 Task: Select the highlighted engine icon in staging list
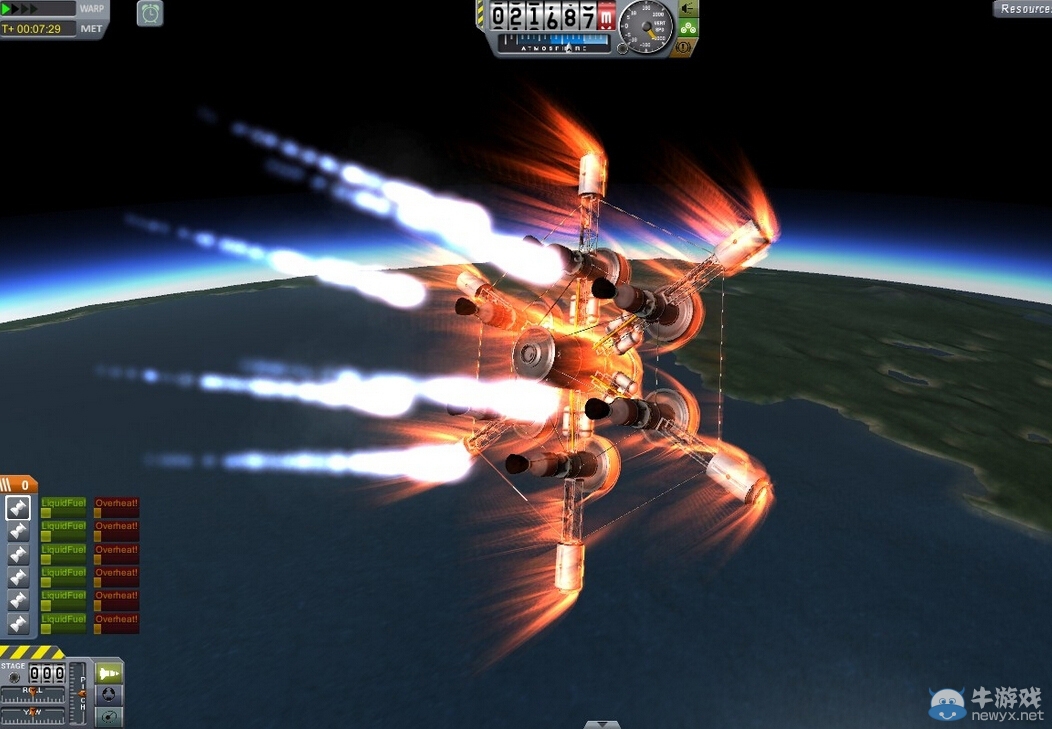pos(19,508)
